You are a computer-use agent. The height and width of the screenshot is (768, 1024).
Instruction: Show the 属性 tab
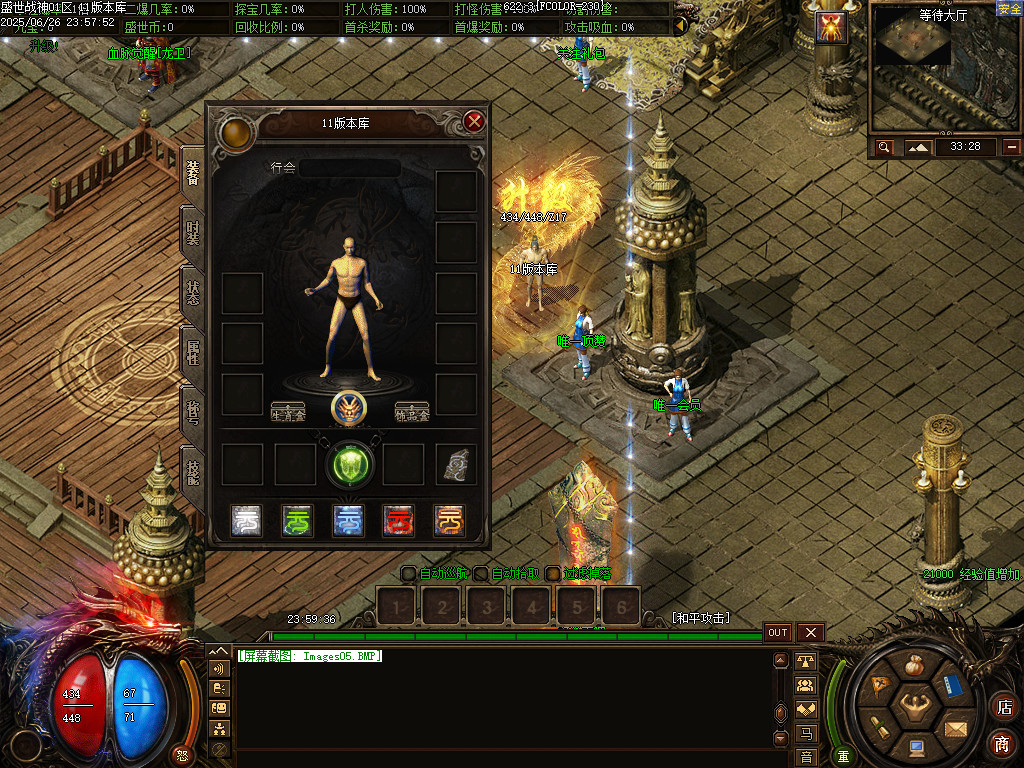click(x=192, y=352)
